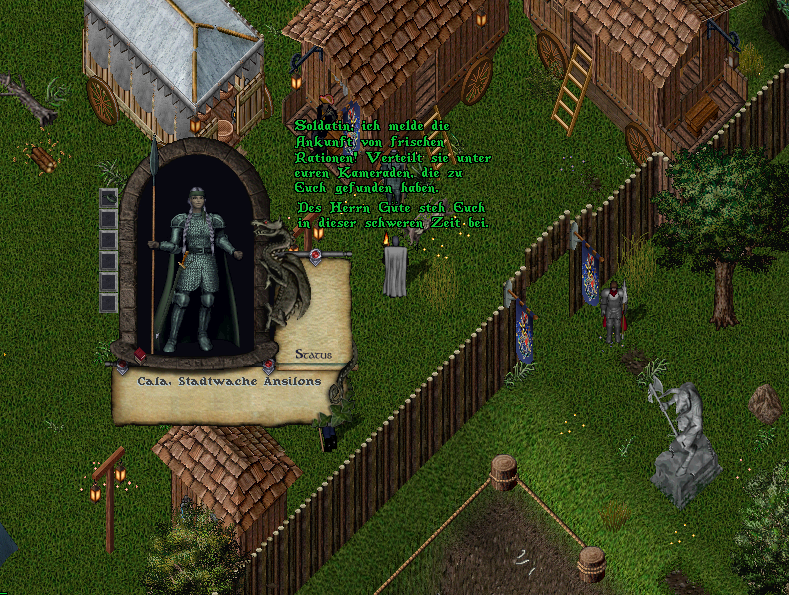Click the red book on the paperdoll ledge

(141, 356)
